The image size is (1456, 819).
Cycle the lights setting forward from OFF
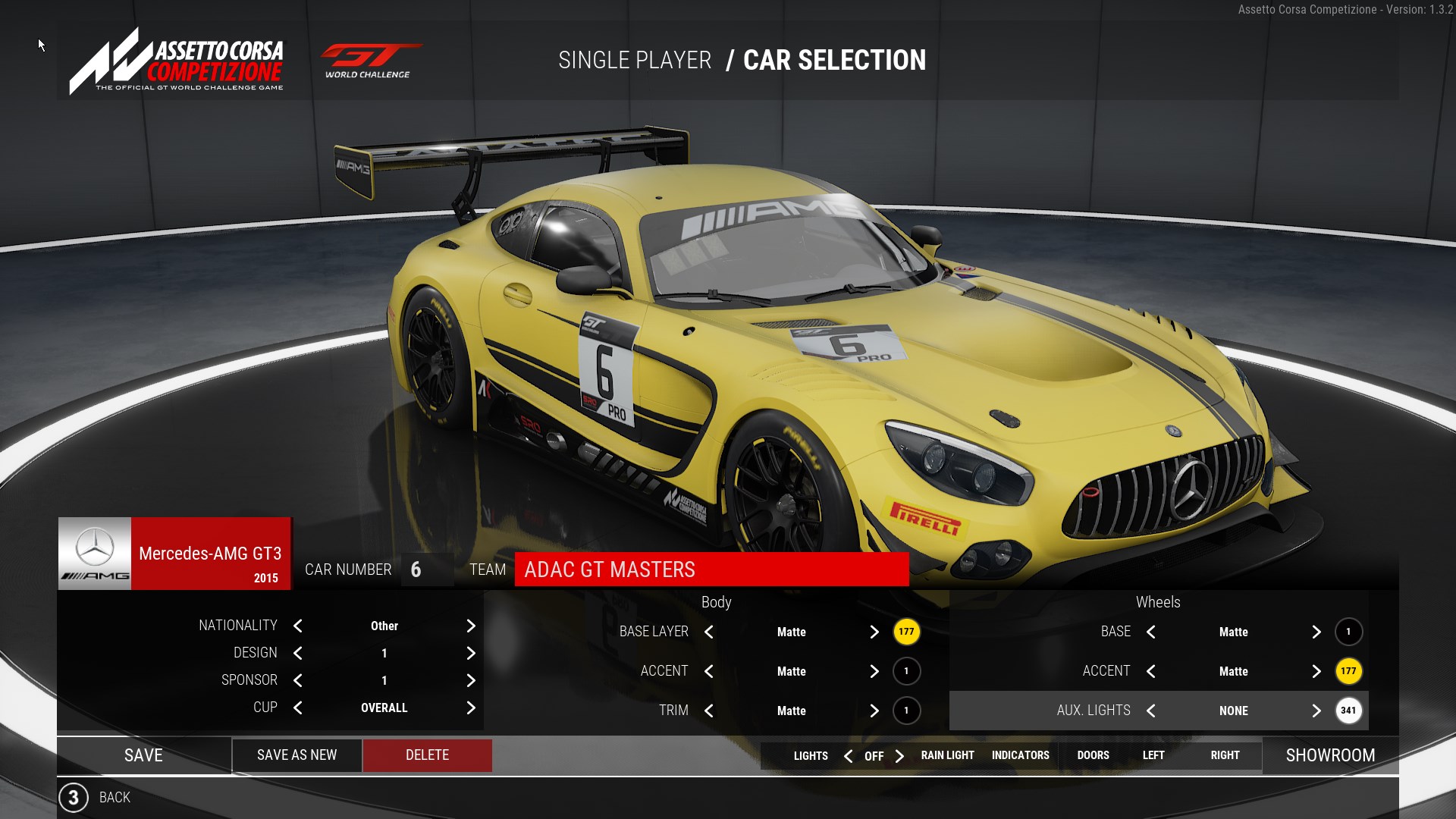click(899, 756)
